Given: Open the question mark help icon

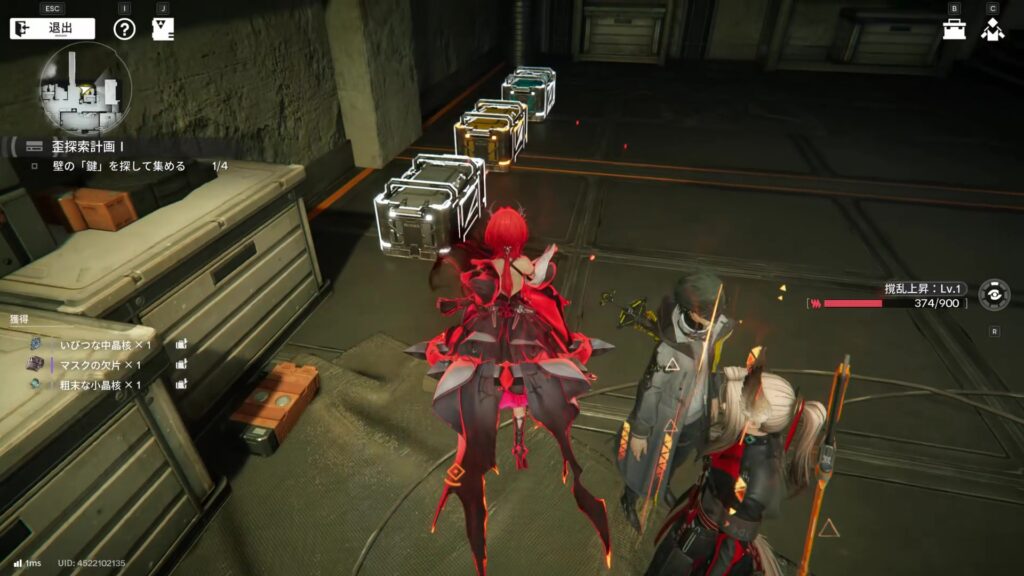Looking at the screenshot, I should tap(124, 28).
